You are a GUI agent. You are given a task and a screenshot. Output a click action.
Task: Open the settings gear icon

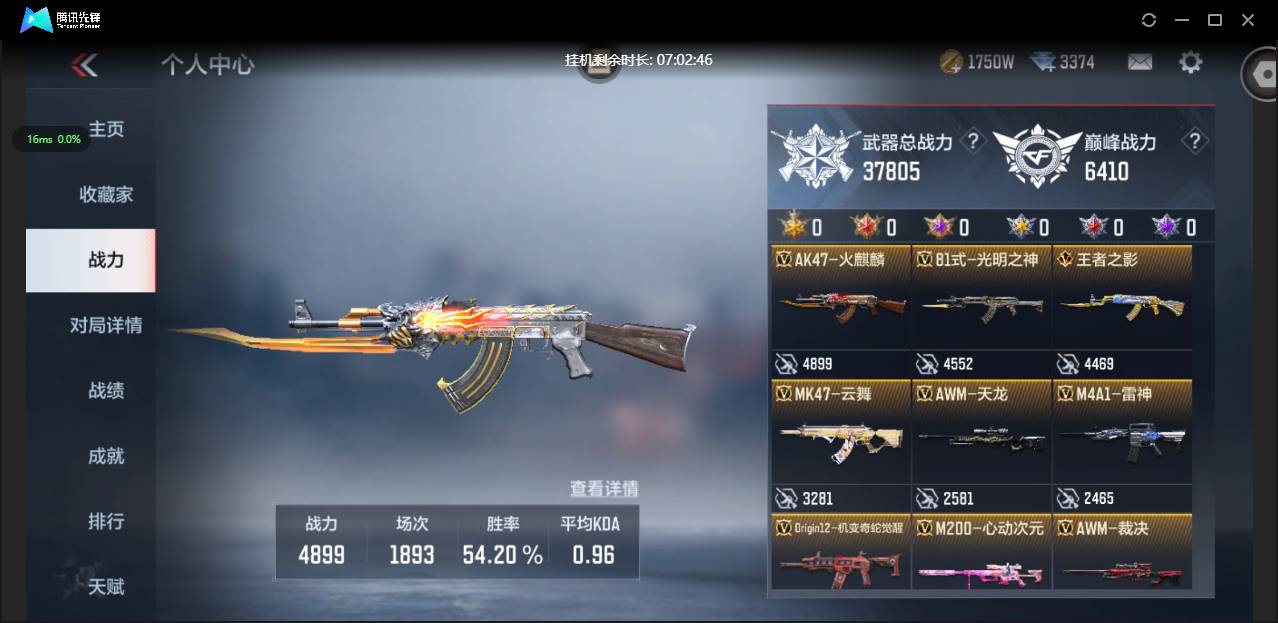1190,63
